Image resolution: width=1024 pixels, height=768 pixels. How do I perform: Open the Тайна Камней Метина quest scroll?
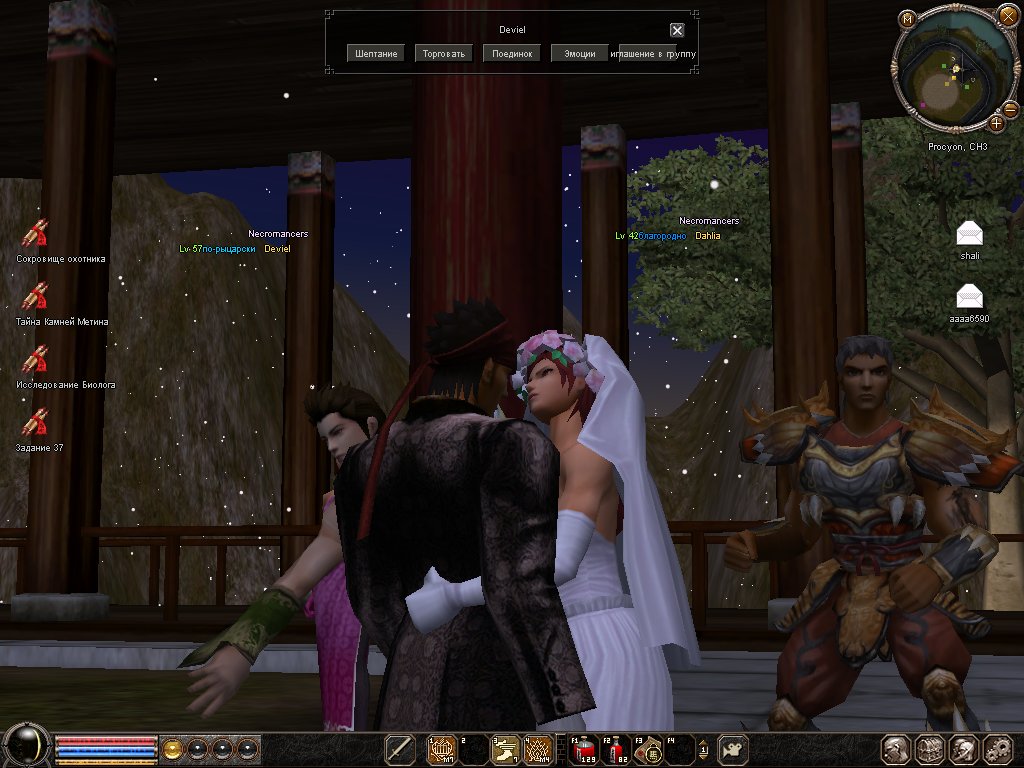click(x=36, y=297)
